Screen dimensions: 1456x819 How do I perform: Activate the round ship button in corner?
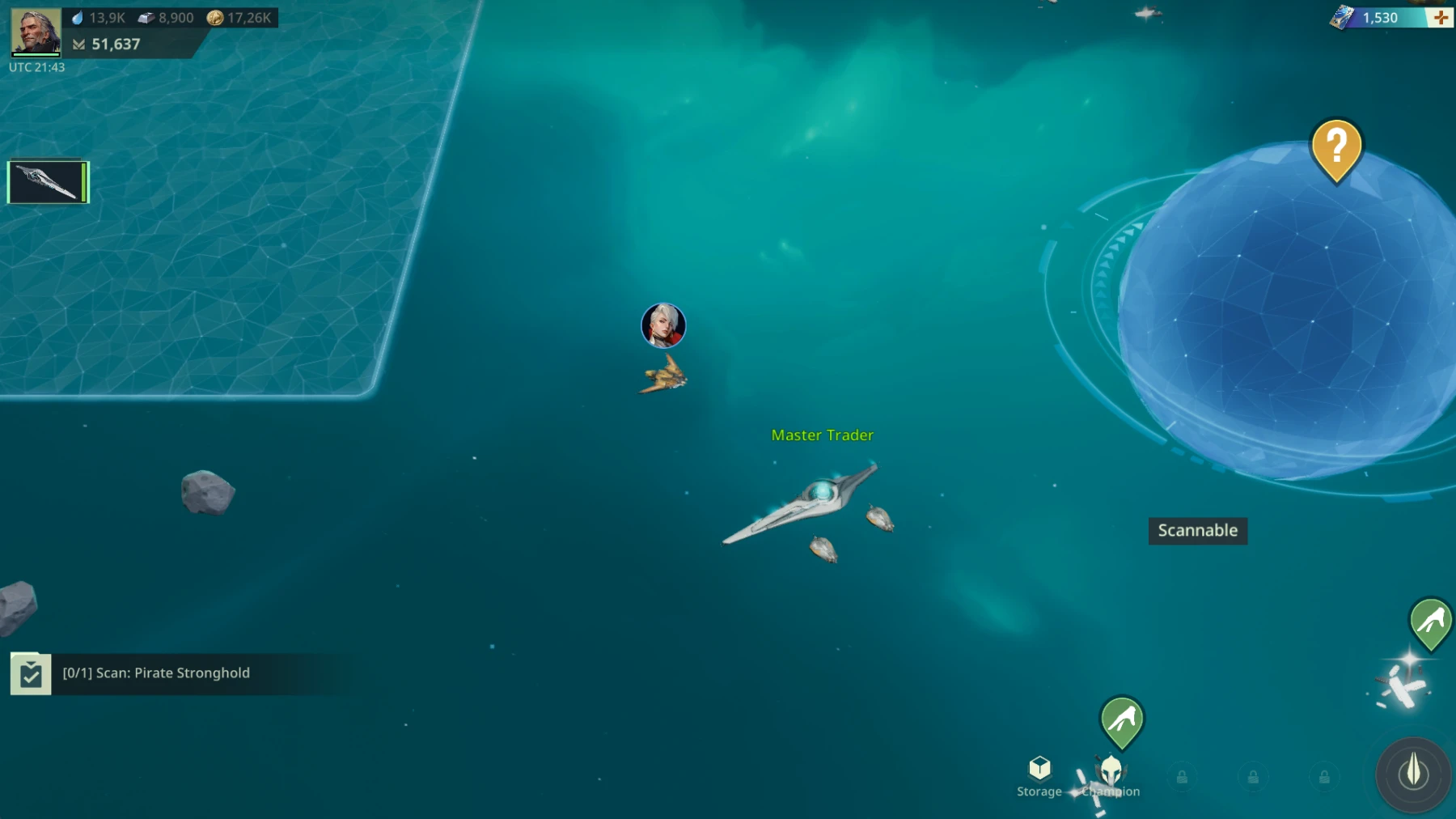pos(1413,773)
